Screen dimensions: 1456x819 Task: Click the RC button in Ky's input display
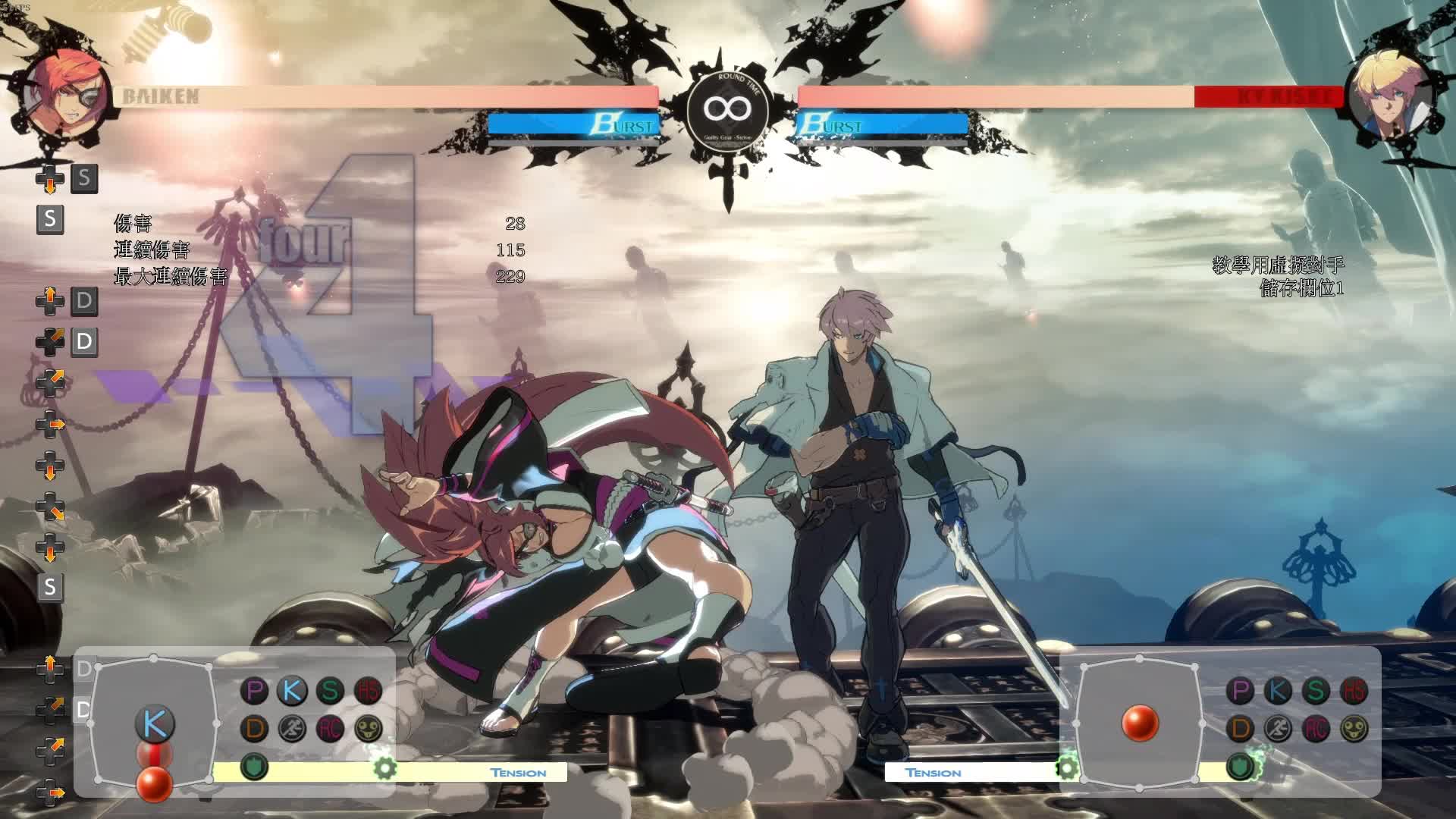[x=1316, y=729]
